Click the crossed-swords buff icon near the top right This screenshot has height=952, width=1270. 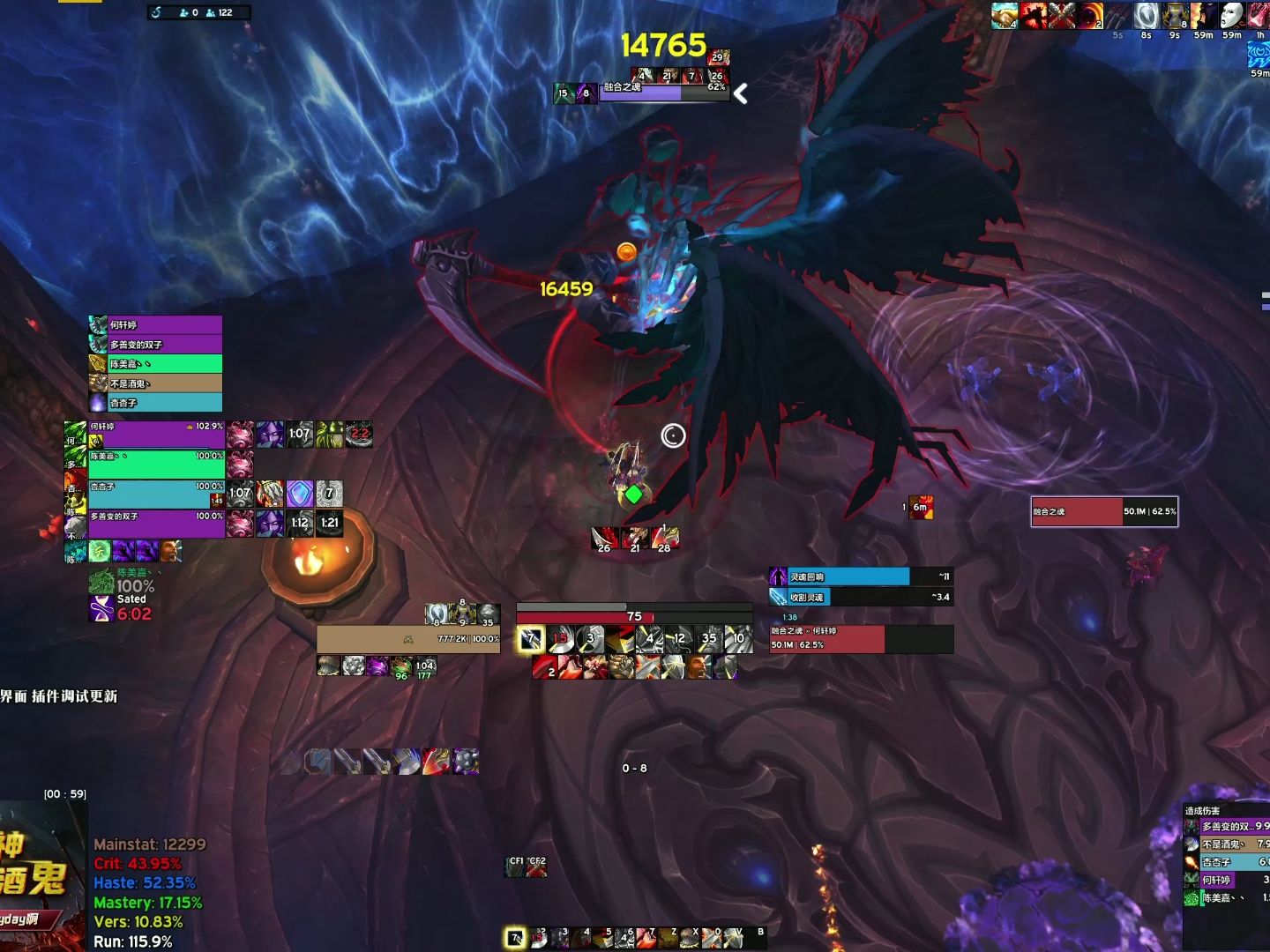coord(1062,15)
